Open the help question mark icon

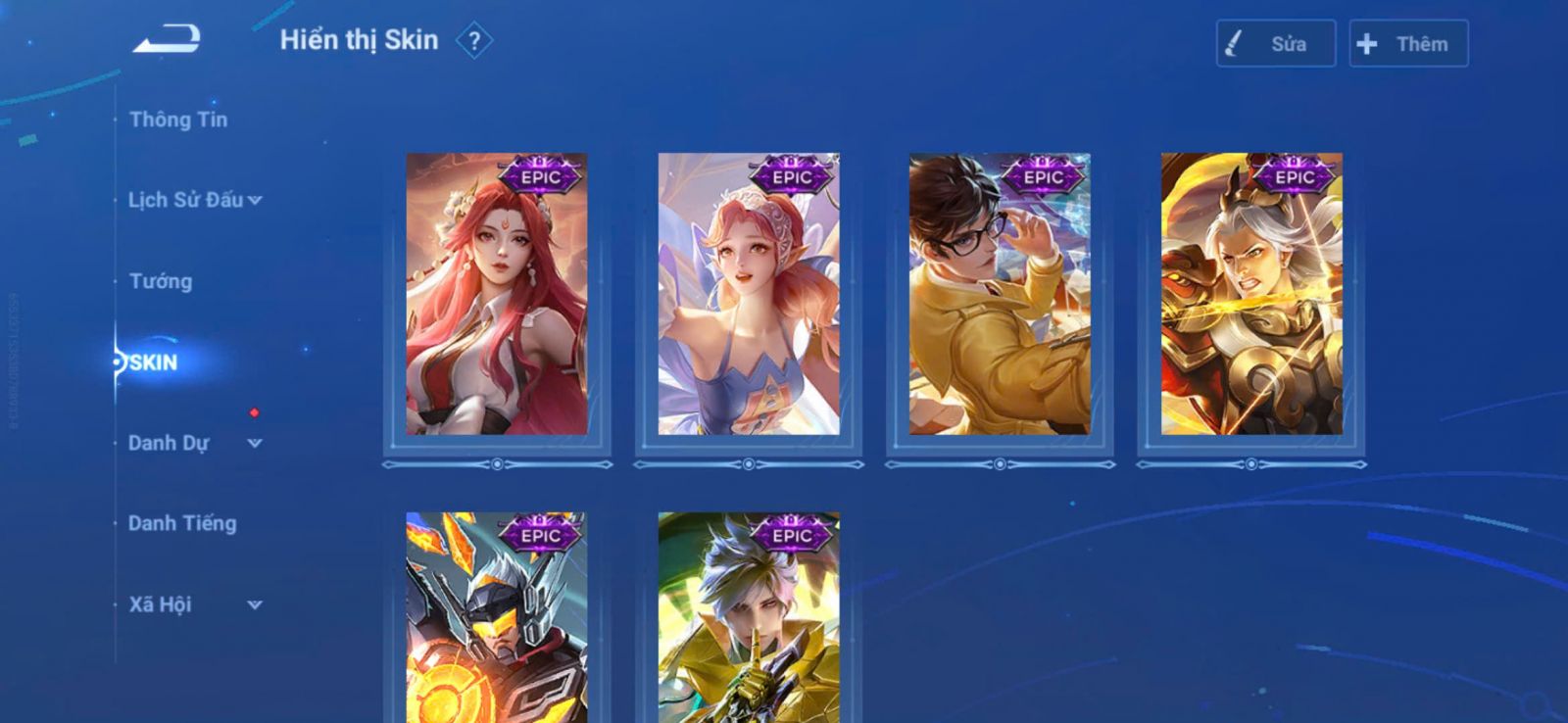pos(474,41)
